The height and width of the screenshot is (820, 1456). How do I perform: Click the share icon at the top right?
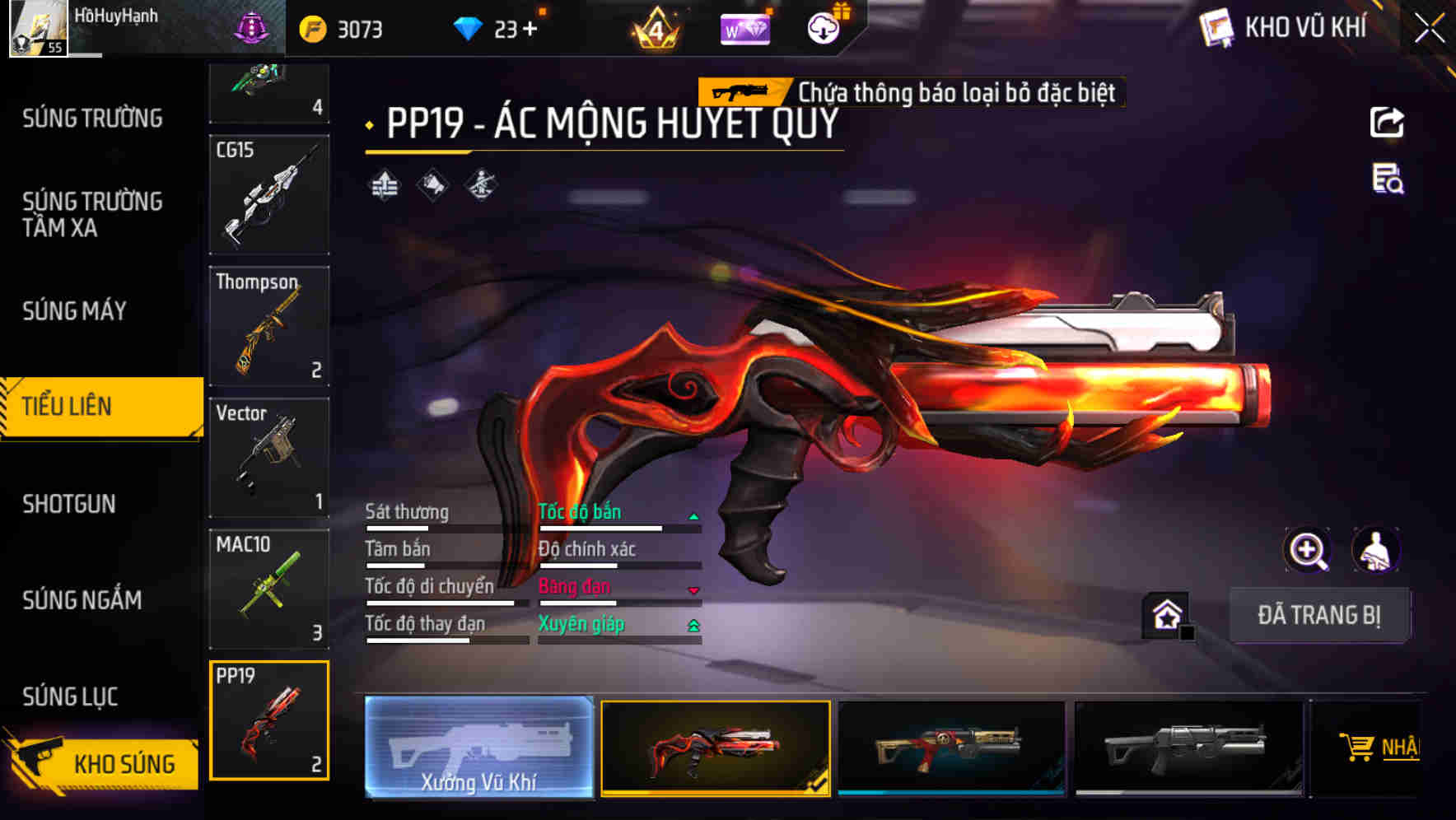click(1388, 122)
